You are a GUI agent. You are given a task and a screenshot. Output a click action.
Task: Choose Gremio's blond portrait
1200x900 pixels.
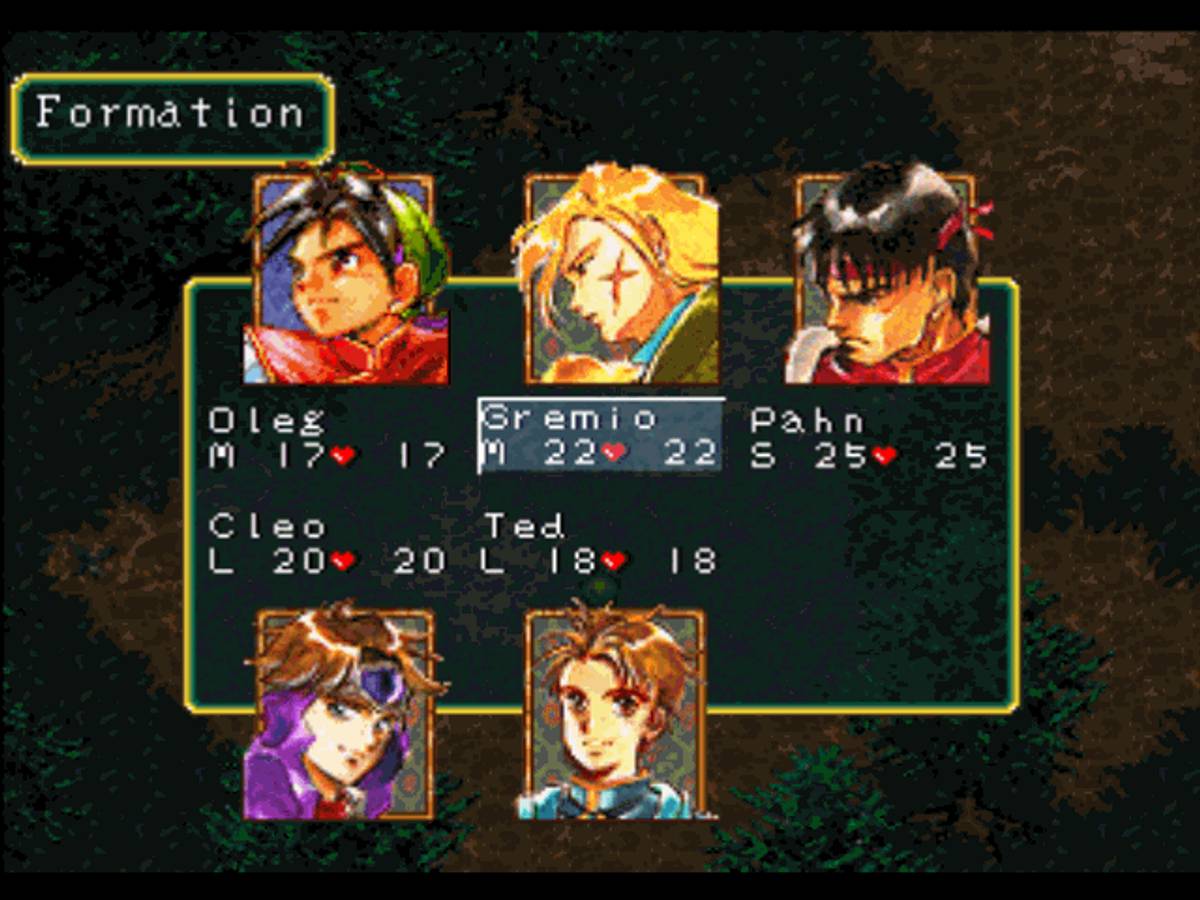[615, 278]
